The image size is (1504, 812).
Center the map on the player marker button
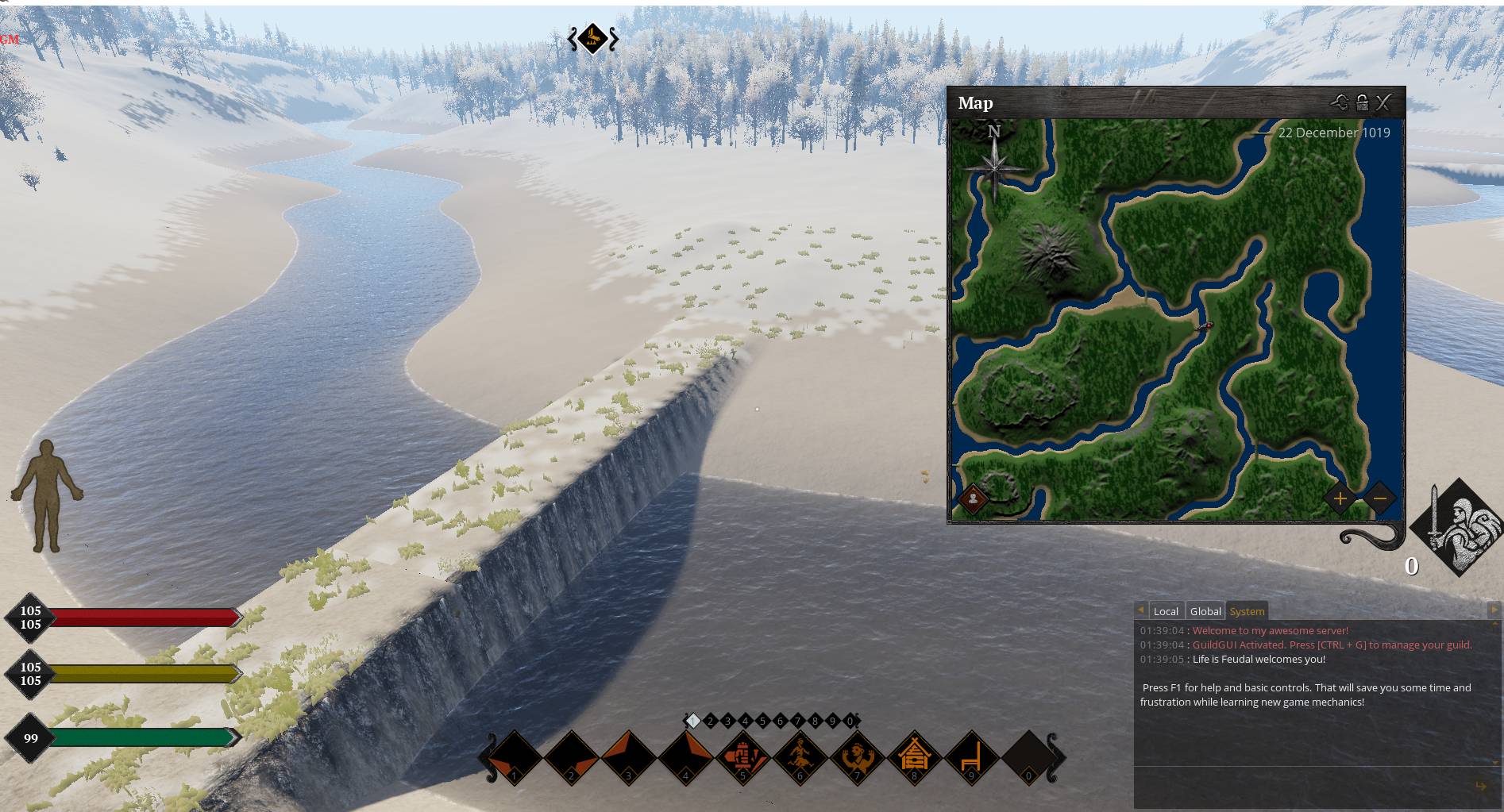[x=973, y=498]
